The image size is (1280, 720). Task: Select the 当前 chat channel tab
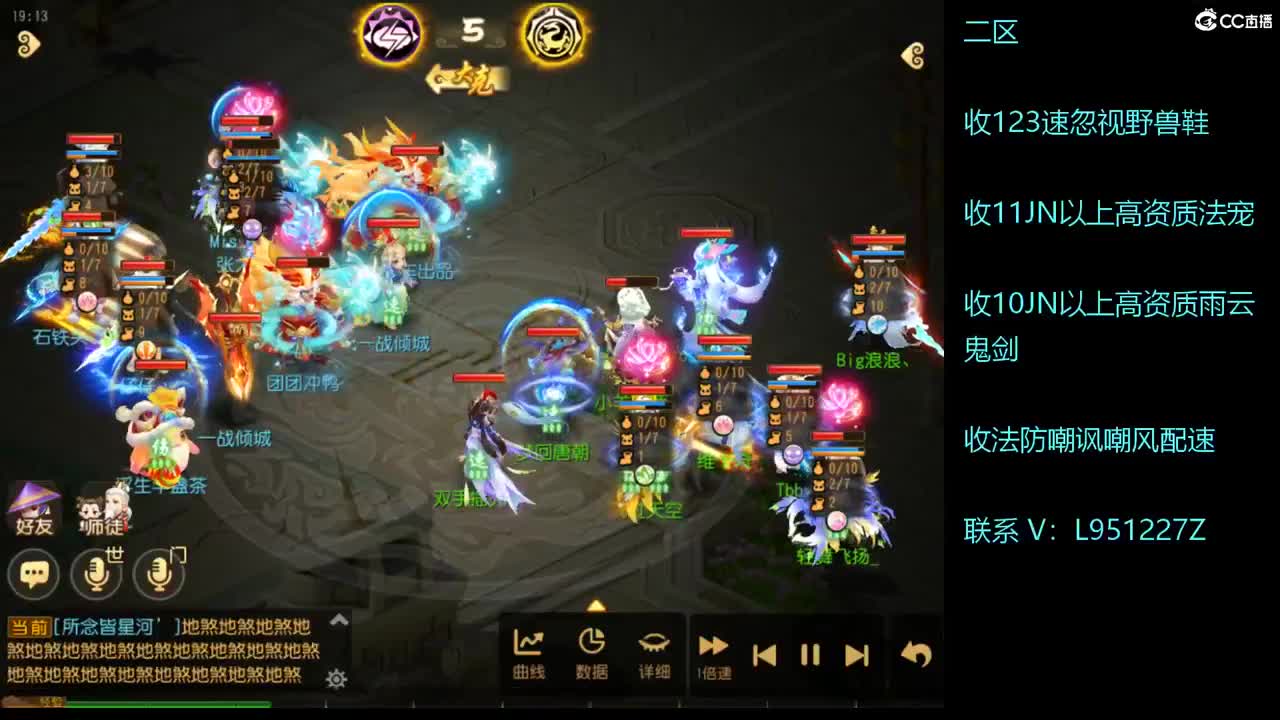(26, 623)
